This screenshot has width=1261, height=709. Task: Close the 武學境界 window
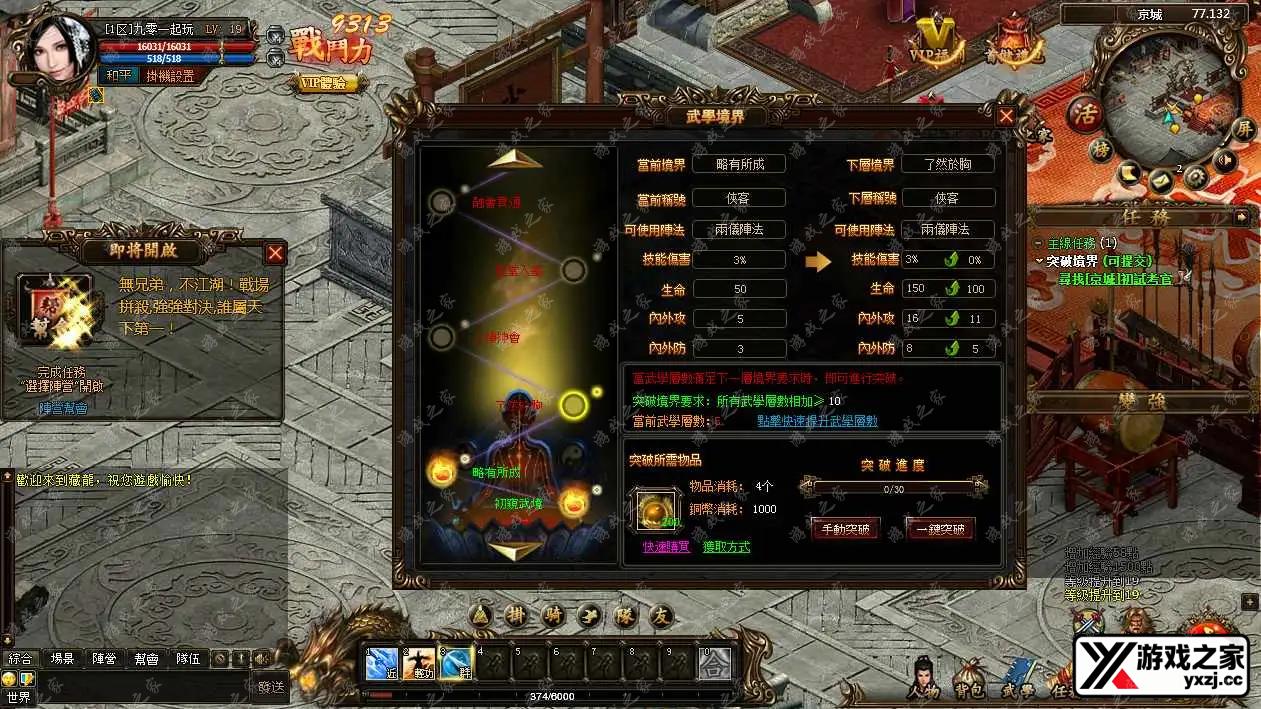[x=1006, y=116]
